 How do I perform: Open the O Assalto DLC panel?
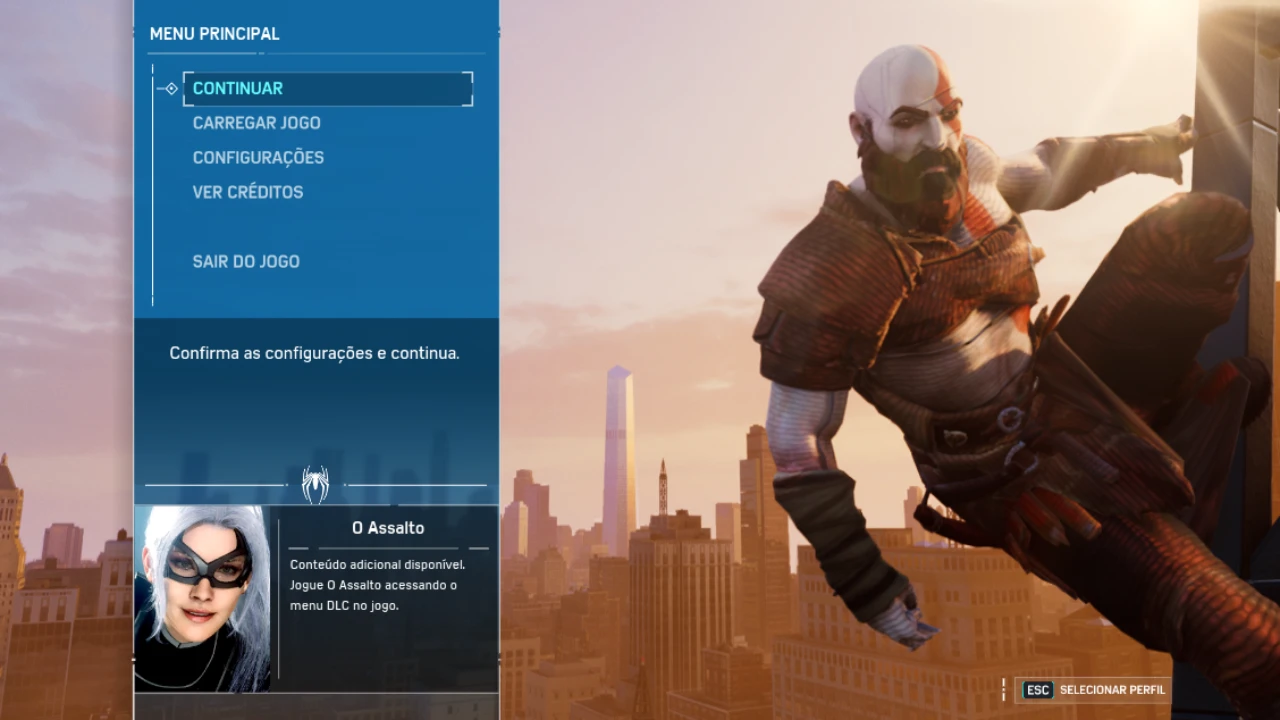pos(387,528)
